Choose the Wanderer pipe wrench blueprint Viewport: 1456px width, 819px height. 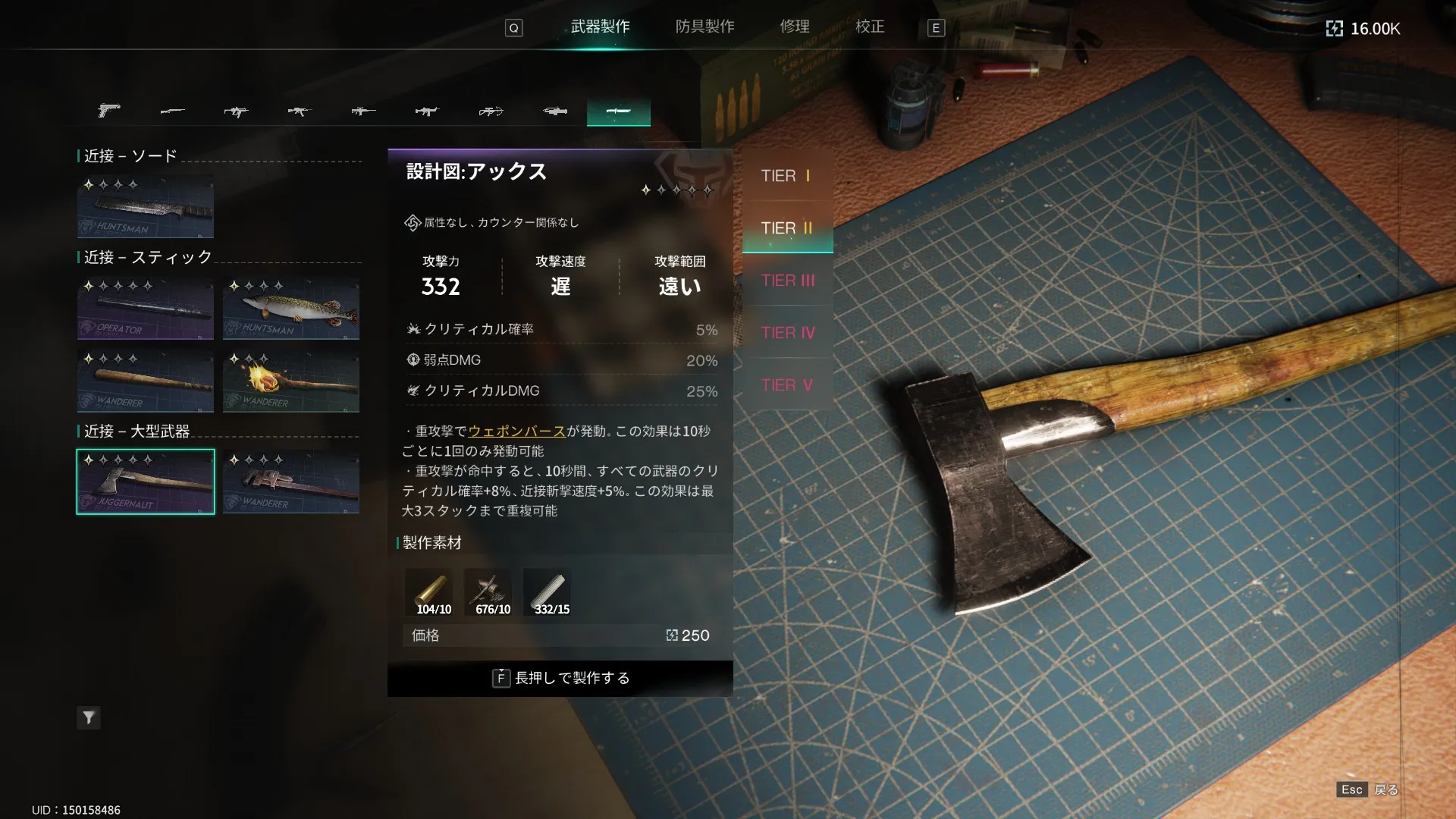coord(291,482)
